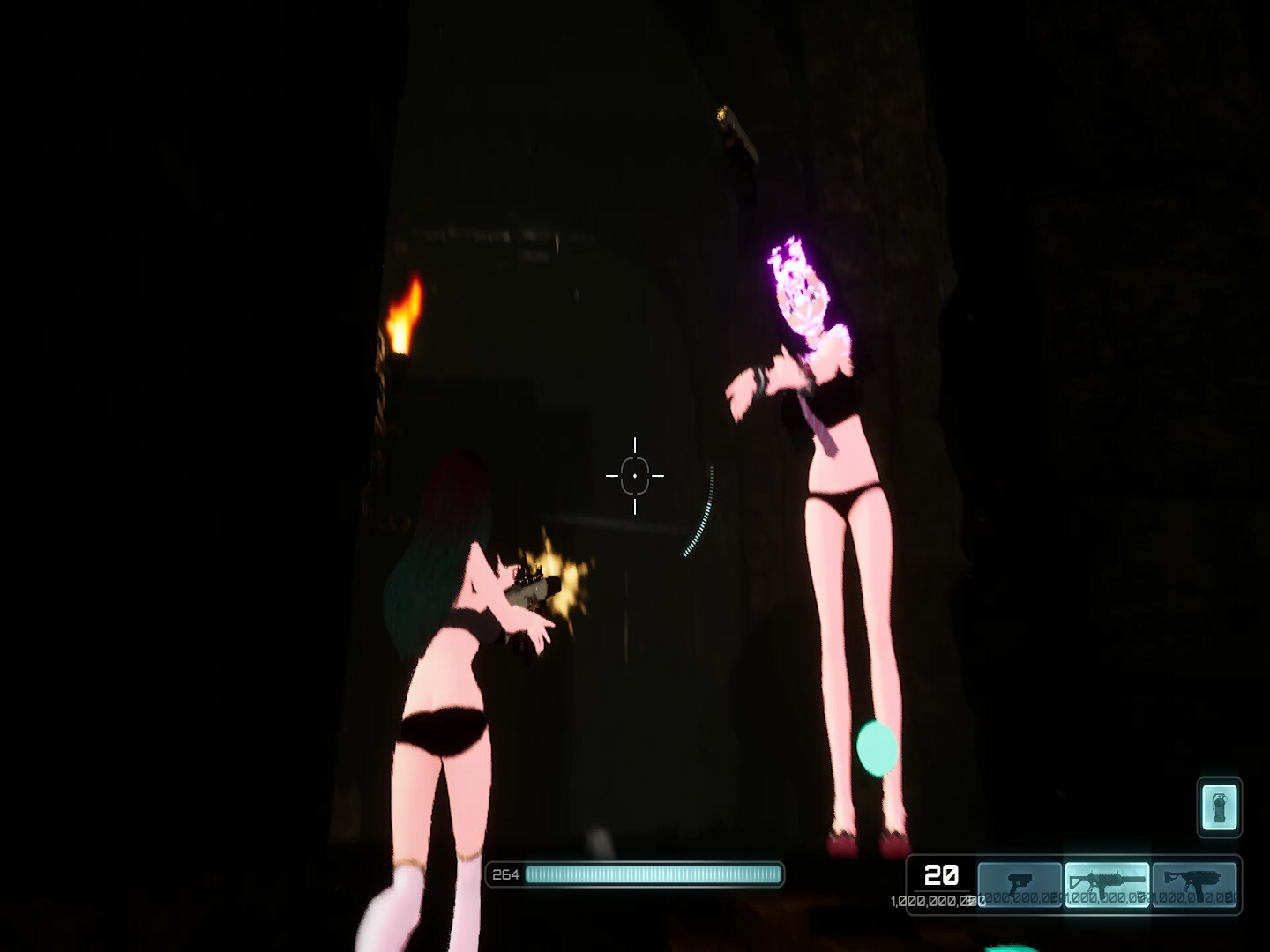The width and height of the screenshot is (1270, 952).
Task: Click the teal ammo progress bar
Action: pos(653,874)
